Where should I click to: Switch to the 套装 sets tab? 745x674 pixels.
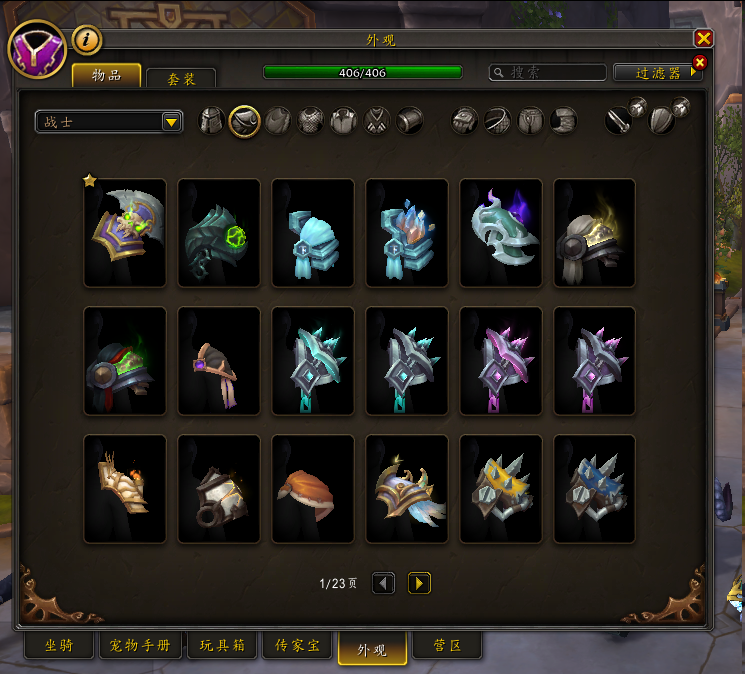(181, 77)
